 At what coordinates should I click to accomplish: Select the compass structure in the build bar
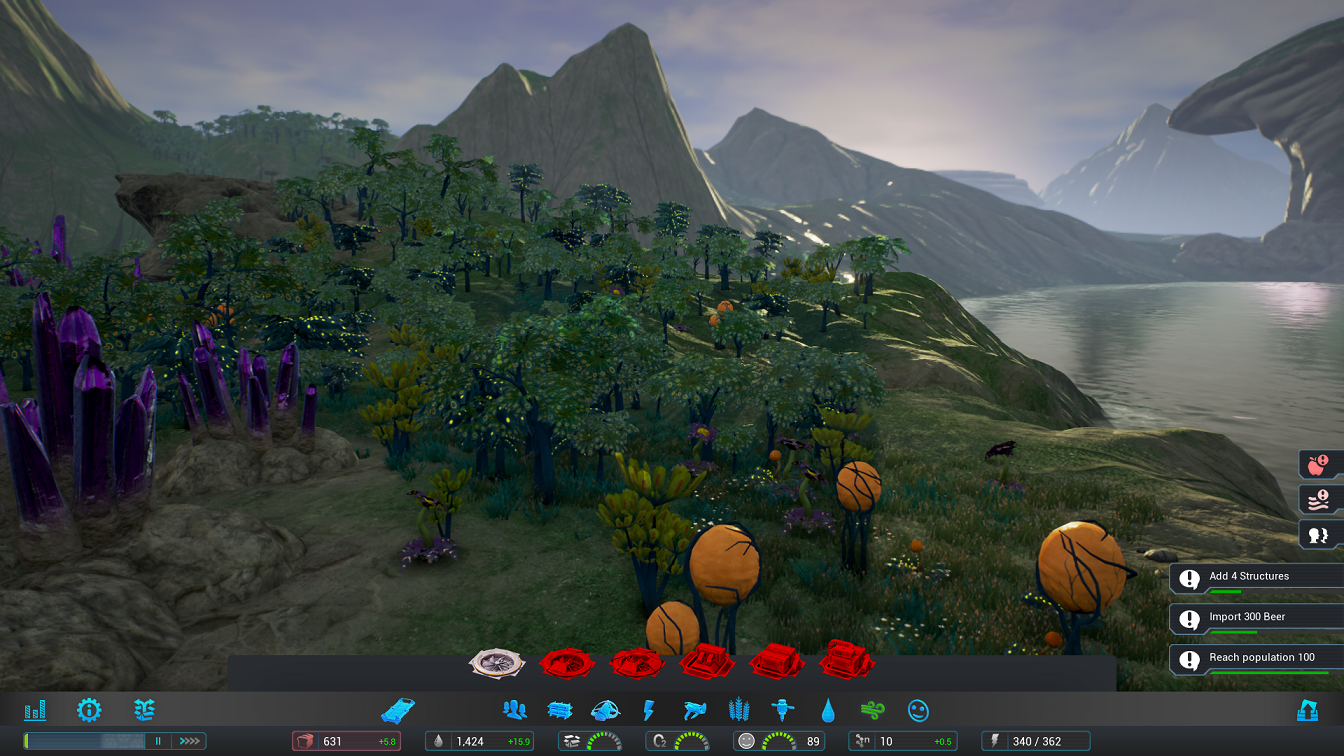[494, 661]
